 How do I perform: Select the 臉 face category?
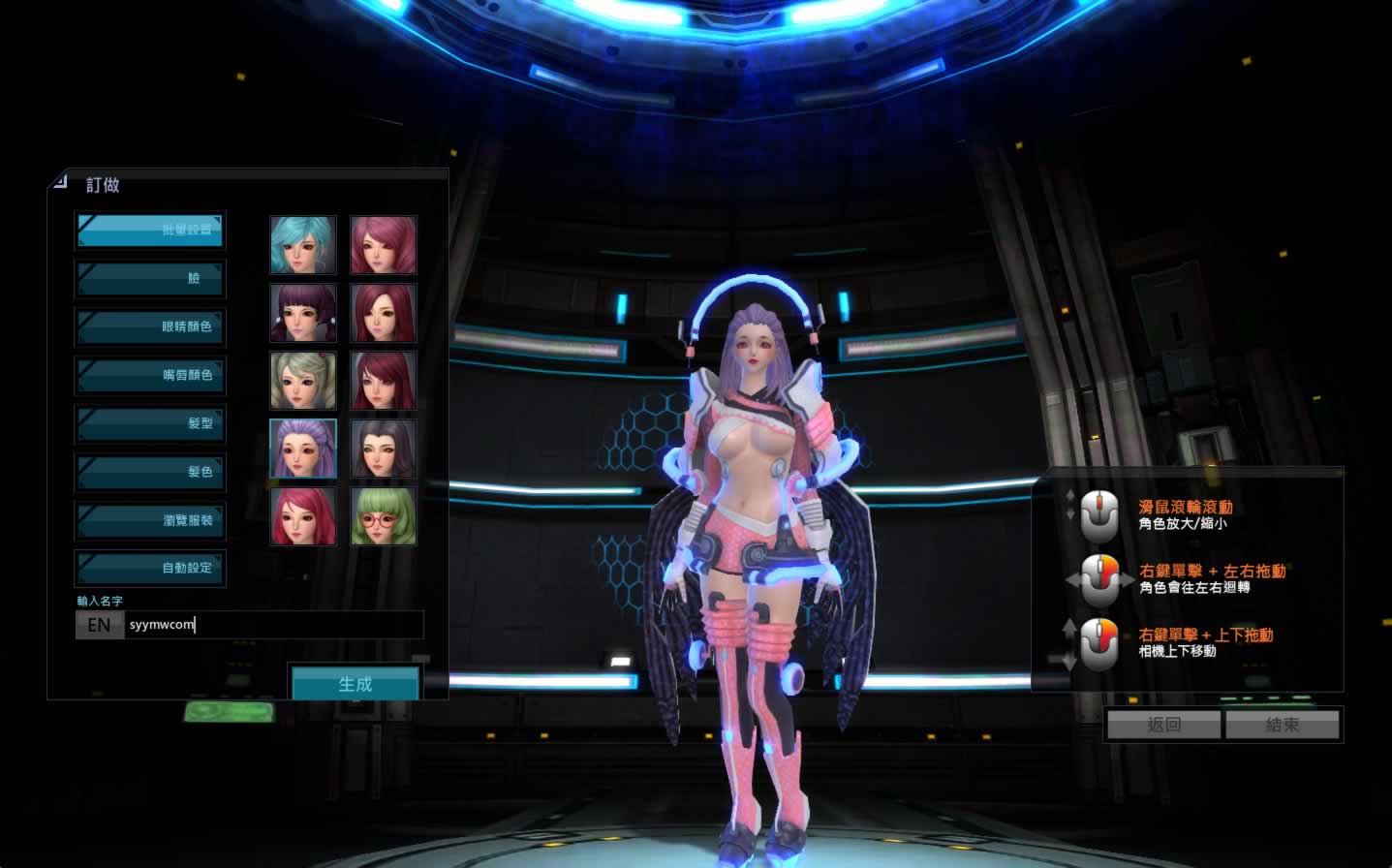150,278
